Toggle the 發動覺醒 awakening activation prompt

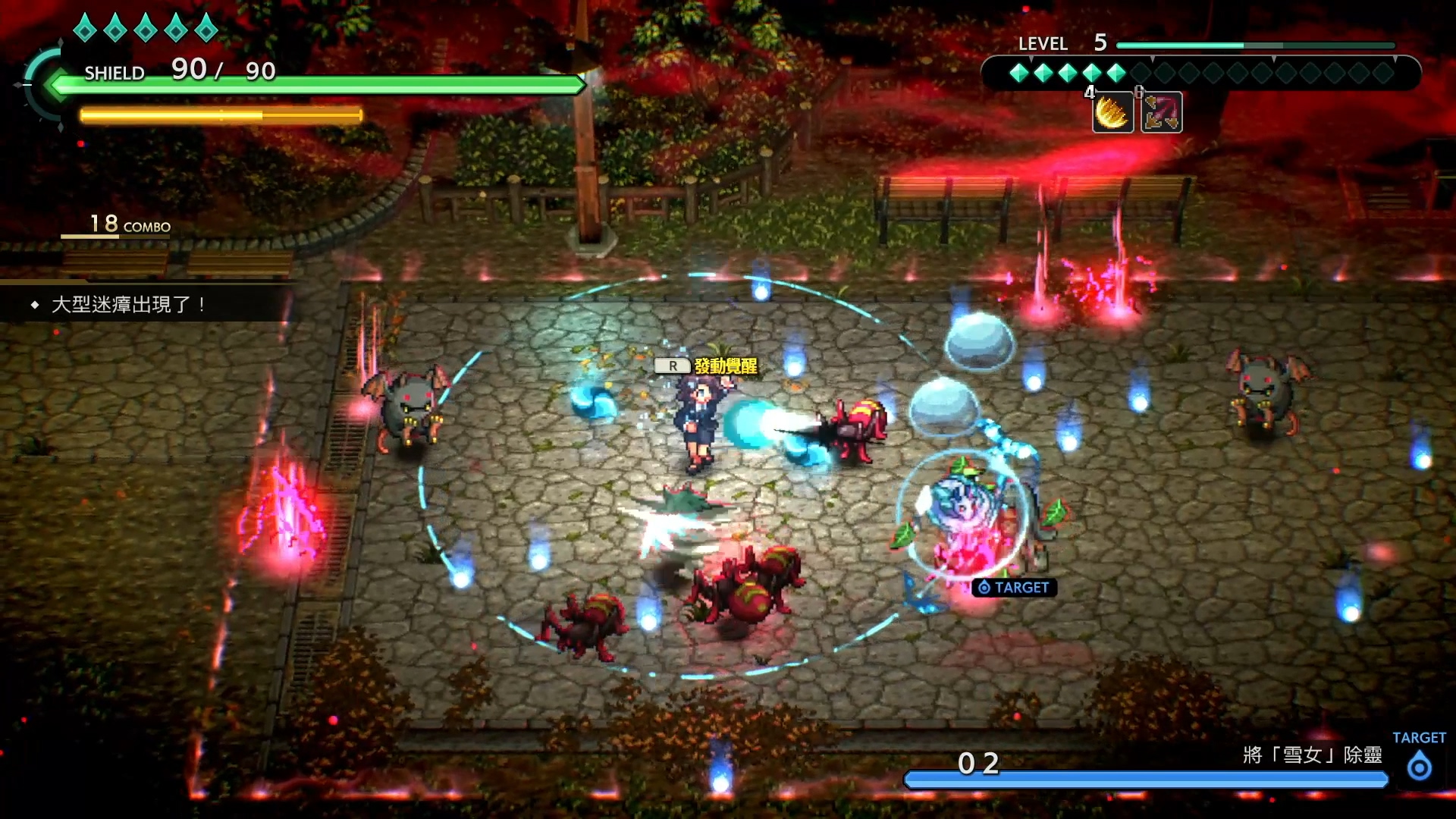(726, 364)
